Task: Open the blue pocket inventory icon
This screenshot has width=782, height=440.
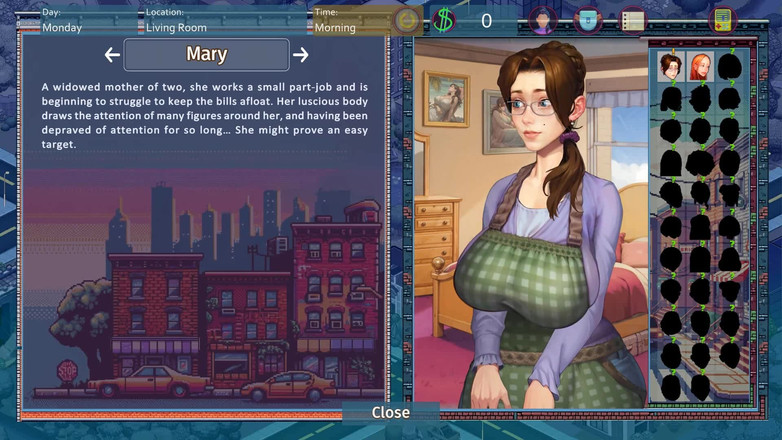Action: (x=588, y=20)
